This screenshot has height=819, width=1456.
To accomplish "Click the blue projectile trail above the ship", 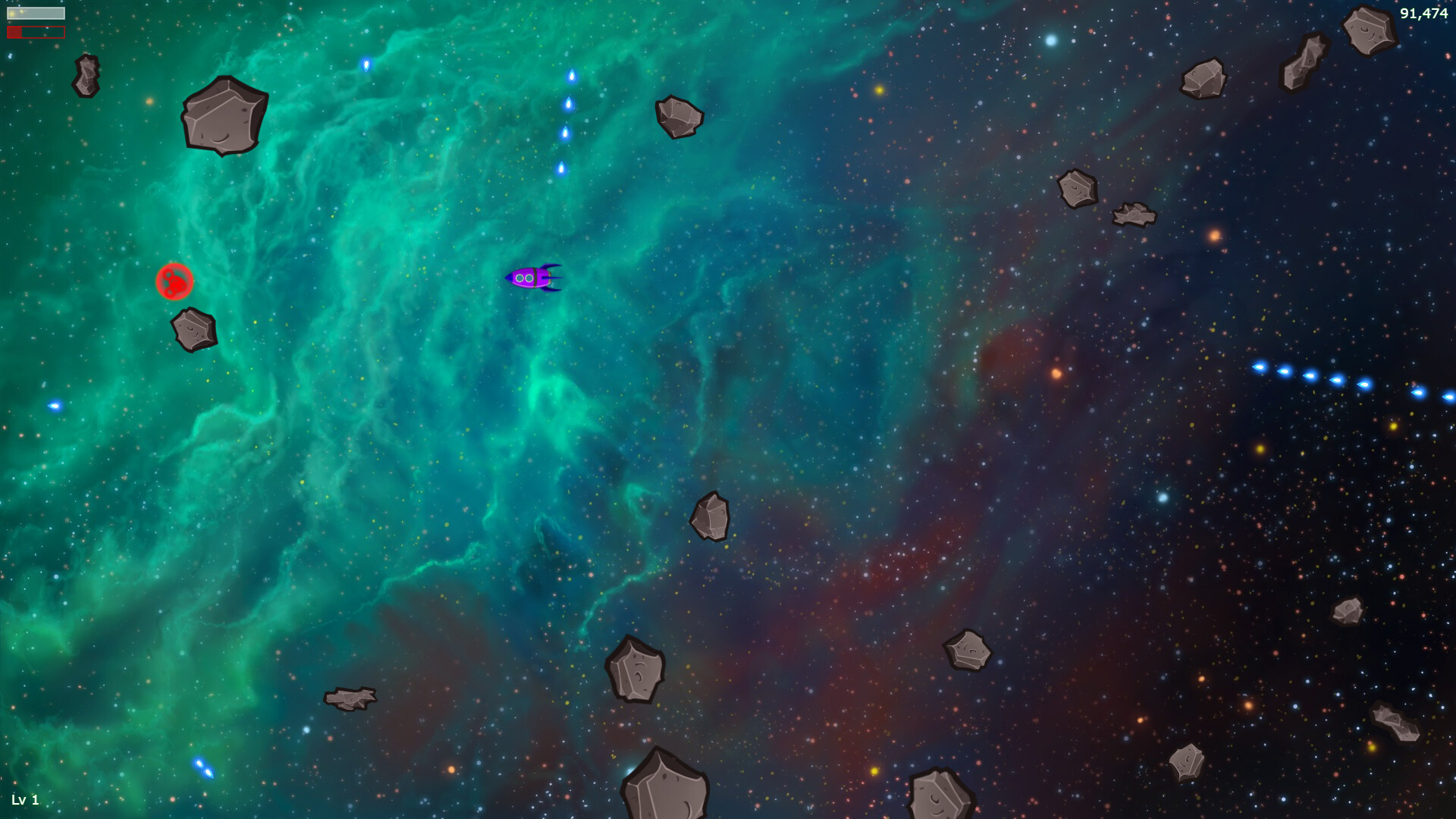I will (x=567, y=121).
